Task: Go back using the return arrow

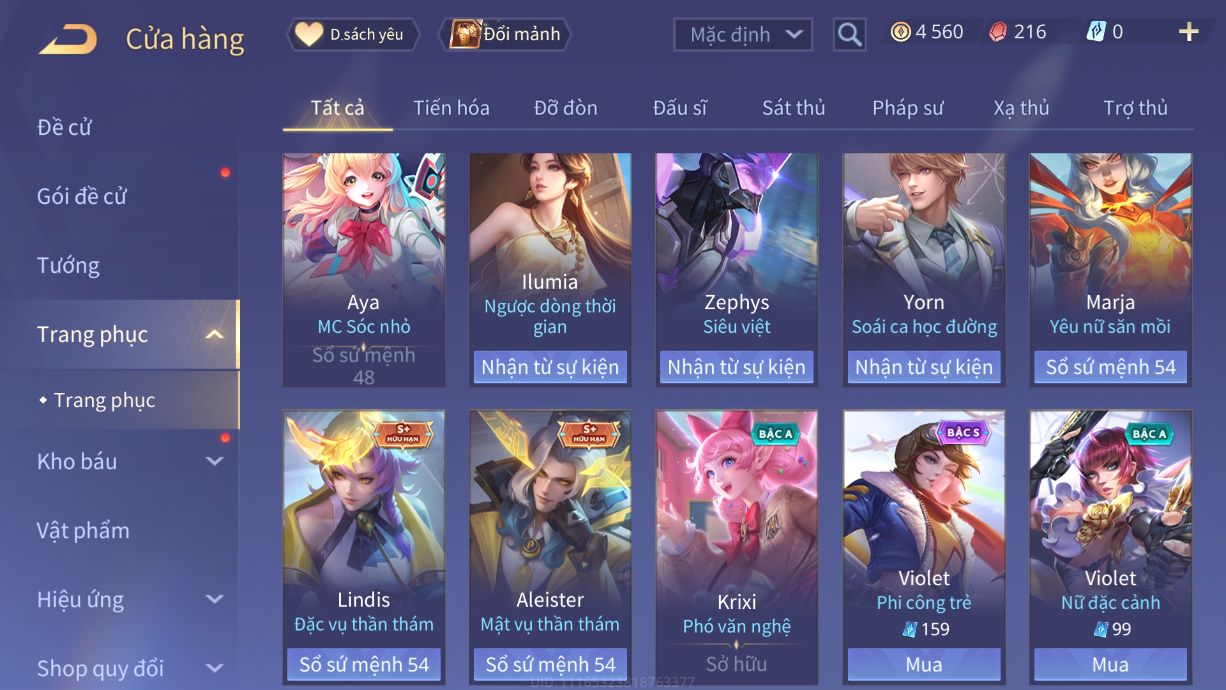Action: [x=68, y=39]
